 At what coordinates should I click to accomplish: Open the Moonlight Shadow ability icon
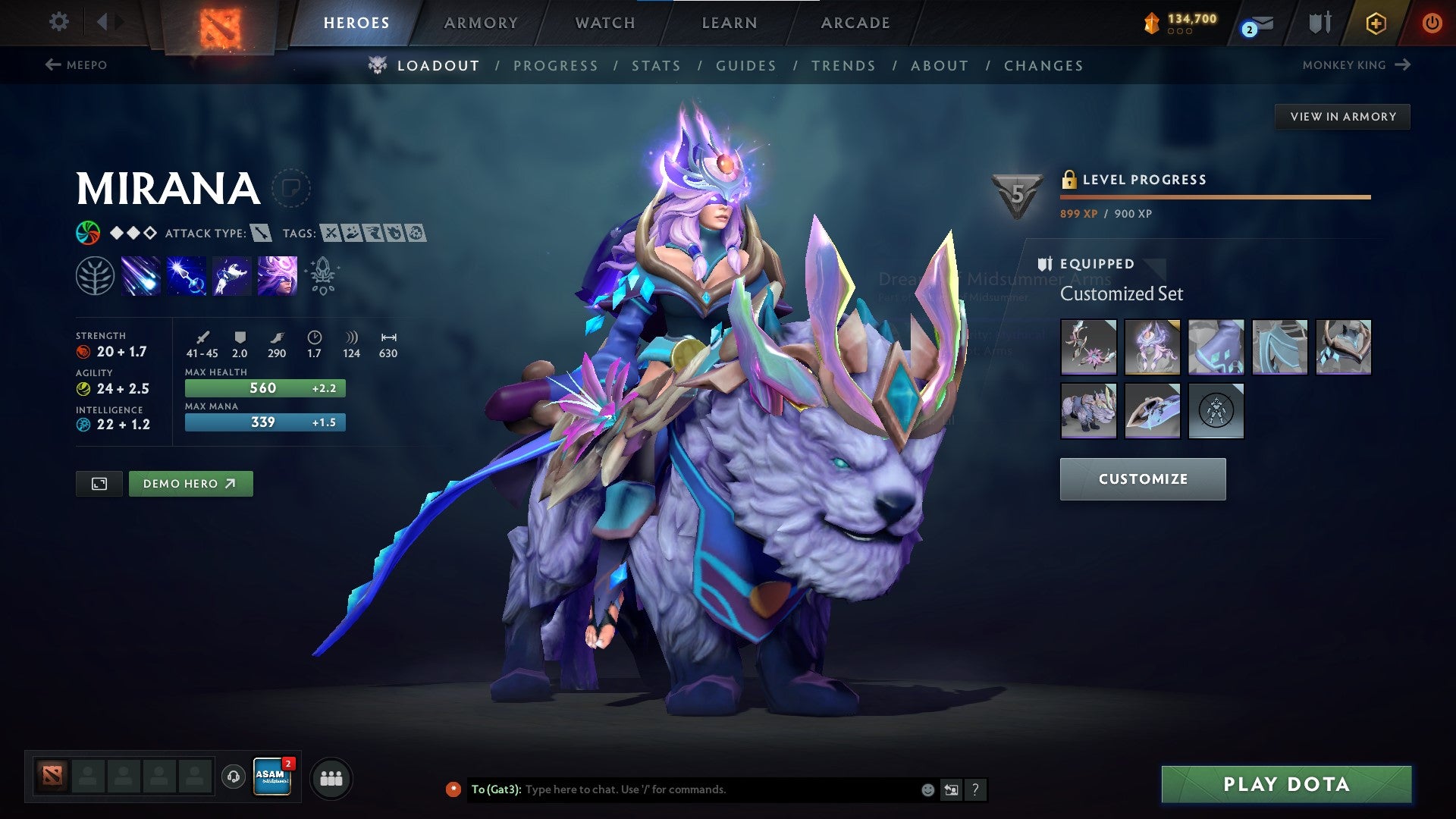[276, 275]
